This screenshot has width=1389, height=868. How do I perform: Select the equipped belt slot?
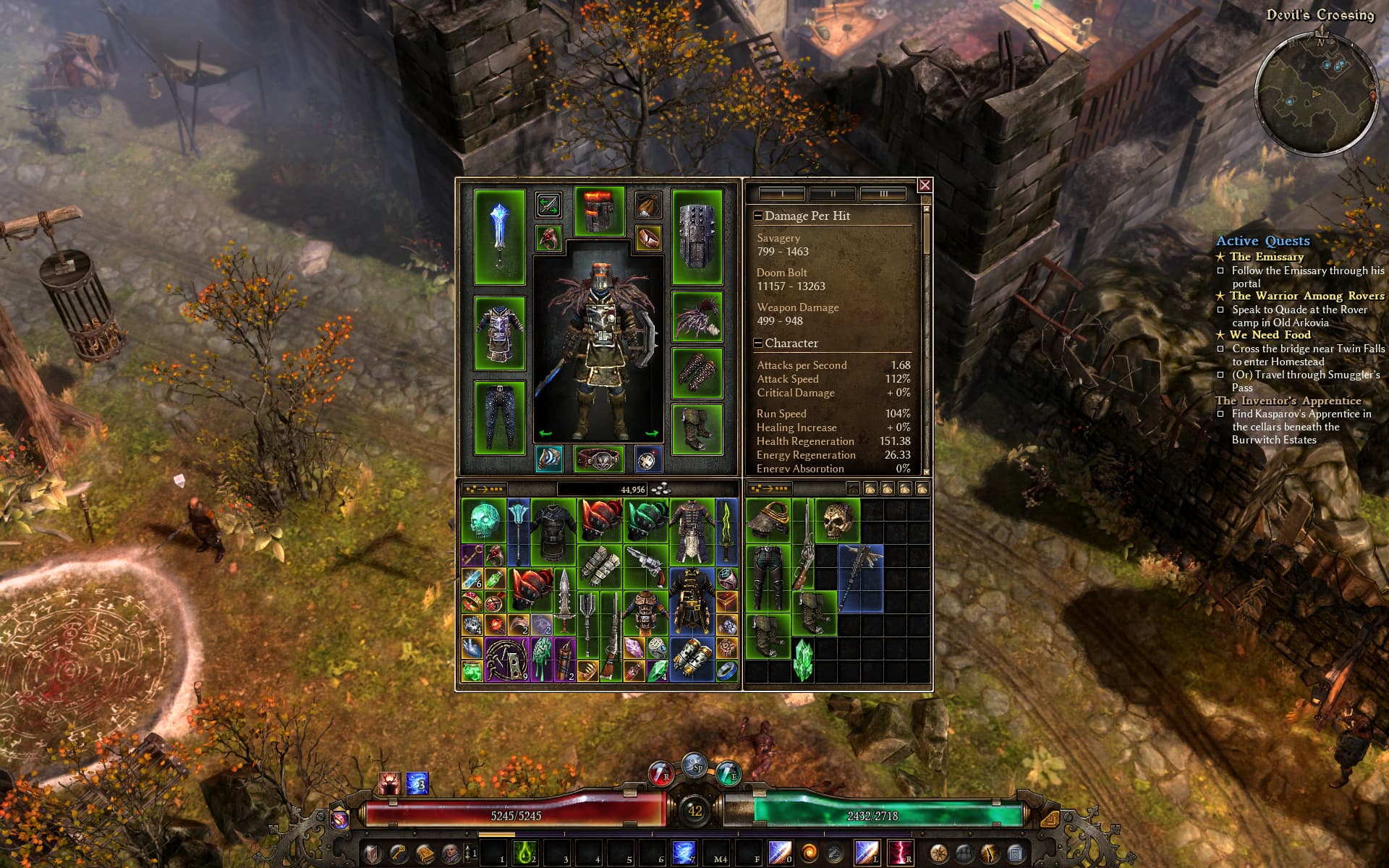[599, 459]
